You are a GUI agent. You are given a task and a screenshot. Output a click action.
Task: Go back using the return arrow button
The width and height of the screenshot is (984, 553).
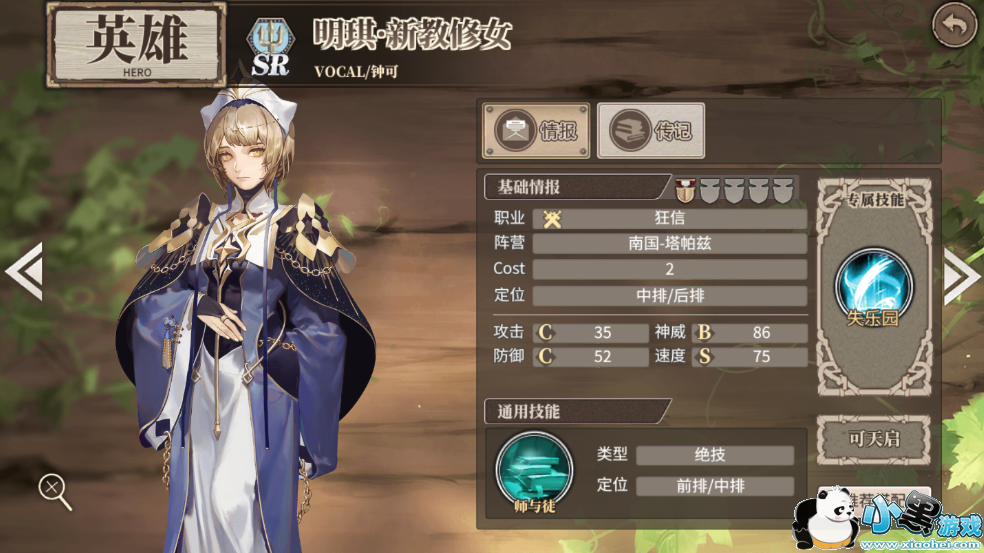(954, 26)
